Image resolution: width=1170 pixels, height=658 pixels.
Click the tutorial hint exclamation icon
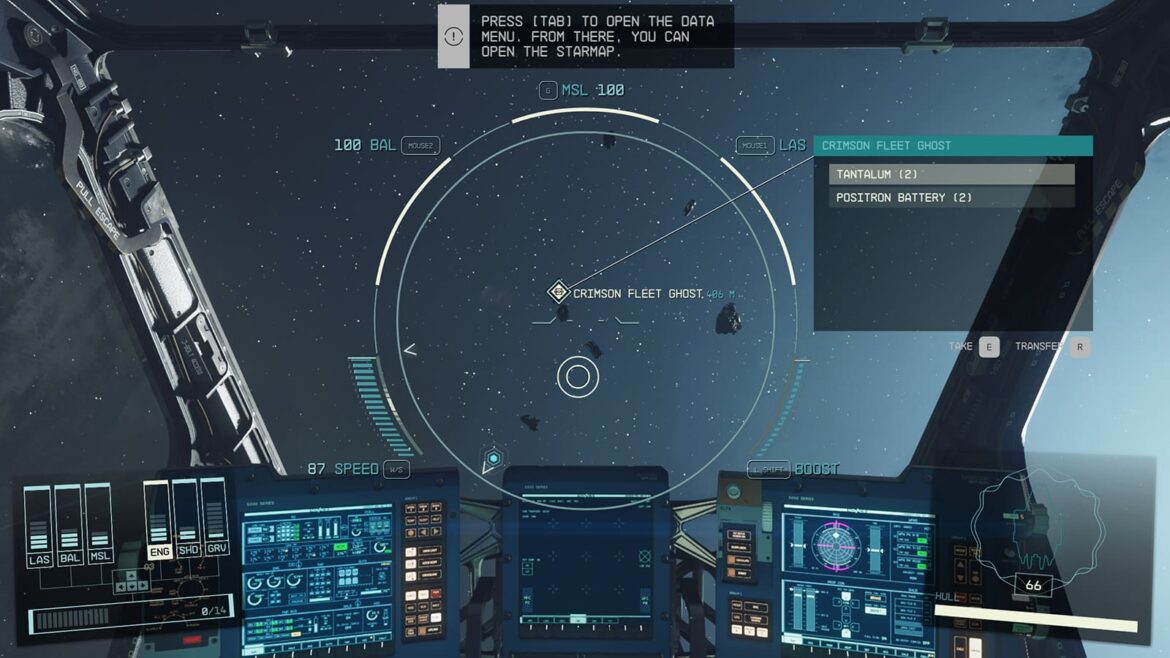454,36
